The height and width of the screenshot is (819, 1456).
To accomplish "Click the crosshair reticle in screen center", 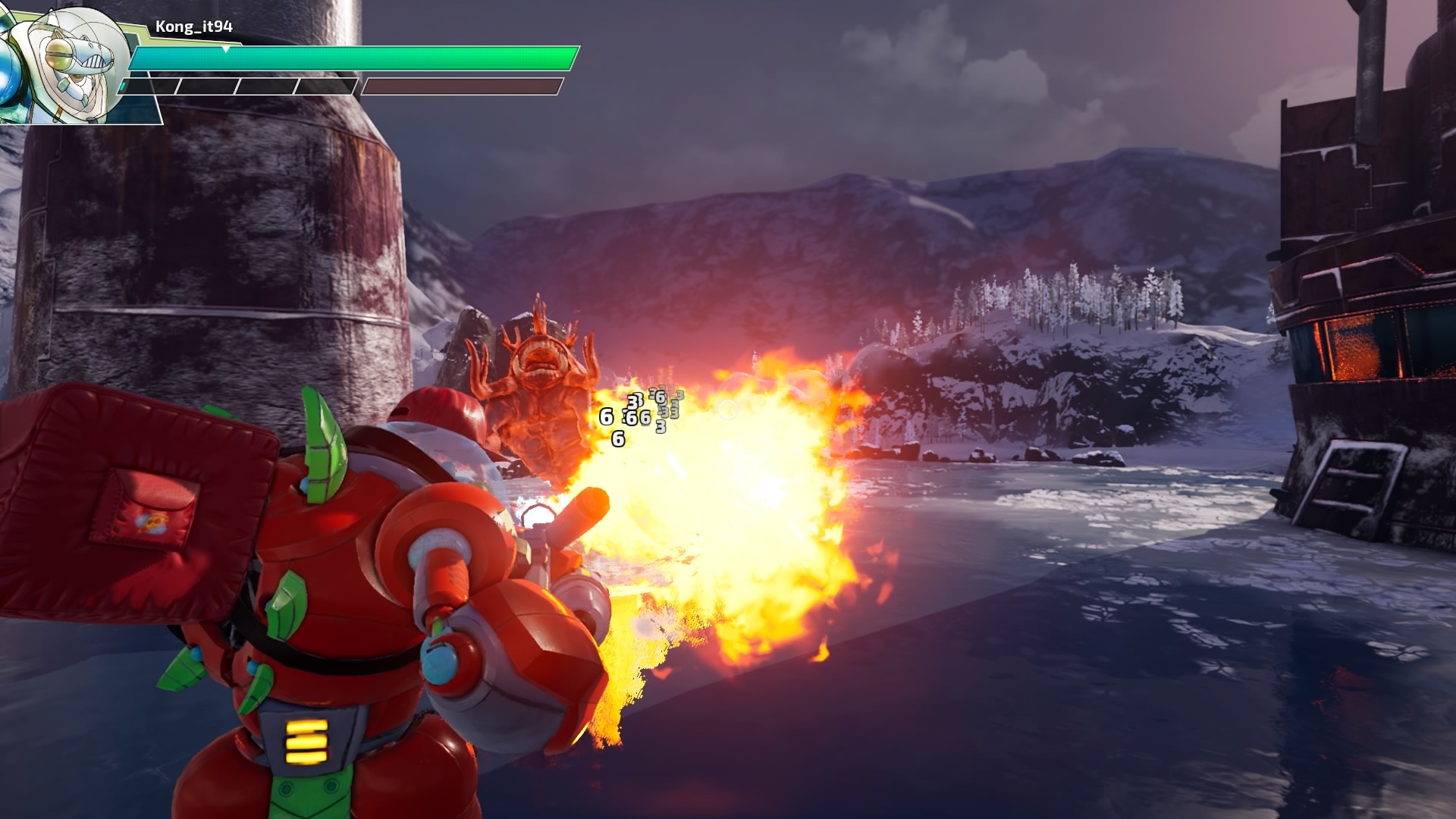I will coord(728,409).
